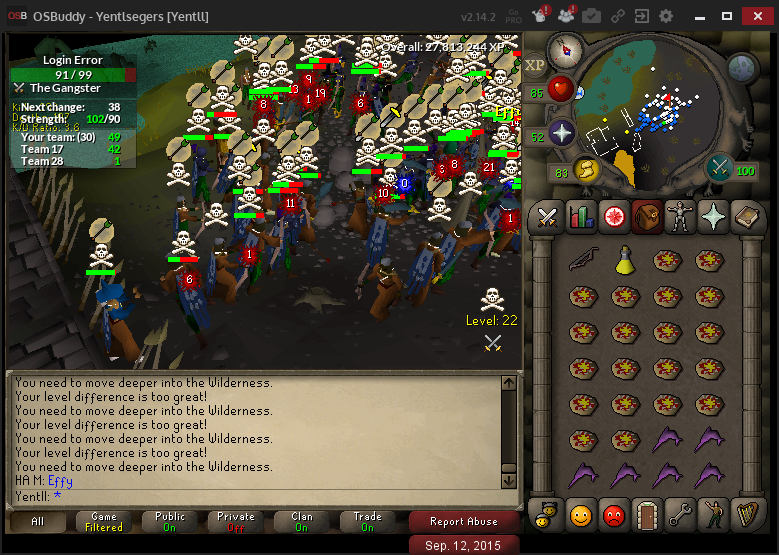
Task: Show the Worn Equipment tab
Action: pyautogui.click(x=680, y=216)
